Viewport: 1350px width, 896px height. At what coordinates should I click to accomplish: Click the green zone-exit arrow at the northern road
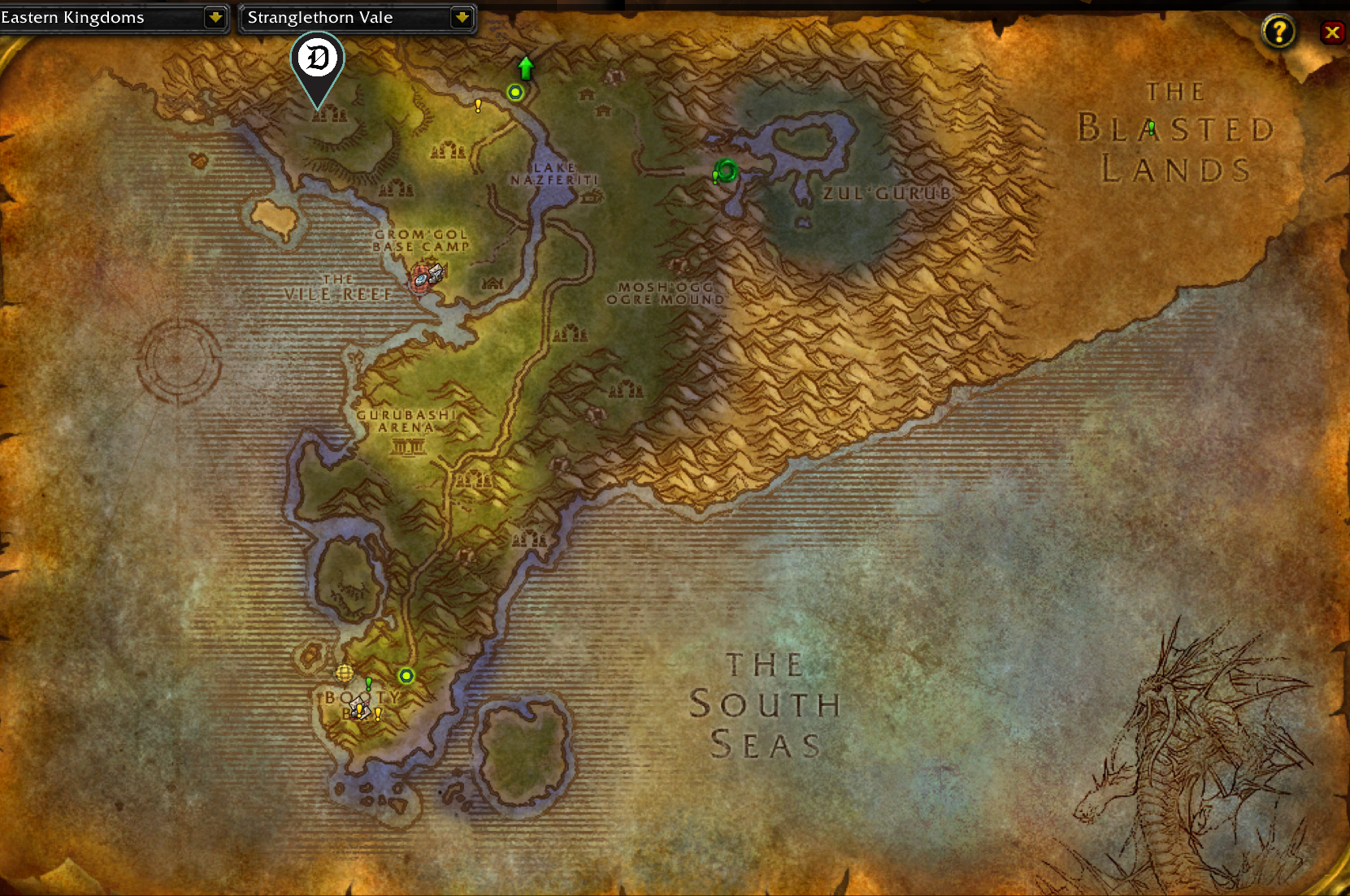[x=526, y=67]
